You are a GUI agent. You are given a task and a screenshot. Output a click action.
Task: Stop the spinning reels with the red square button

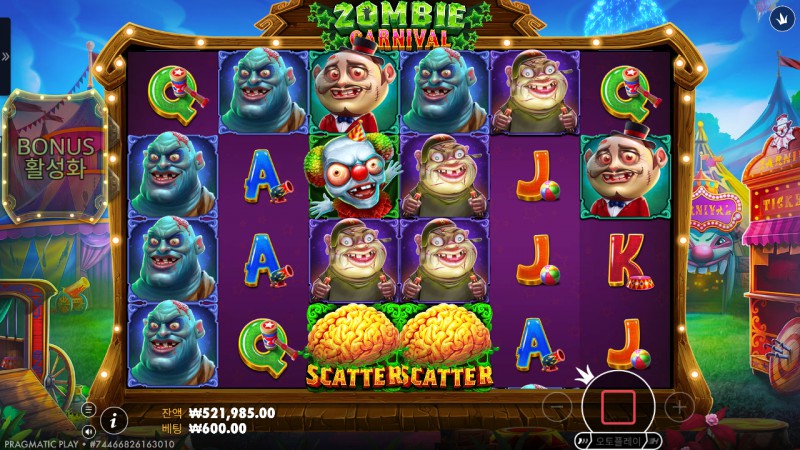(x=618, y=406)
